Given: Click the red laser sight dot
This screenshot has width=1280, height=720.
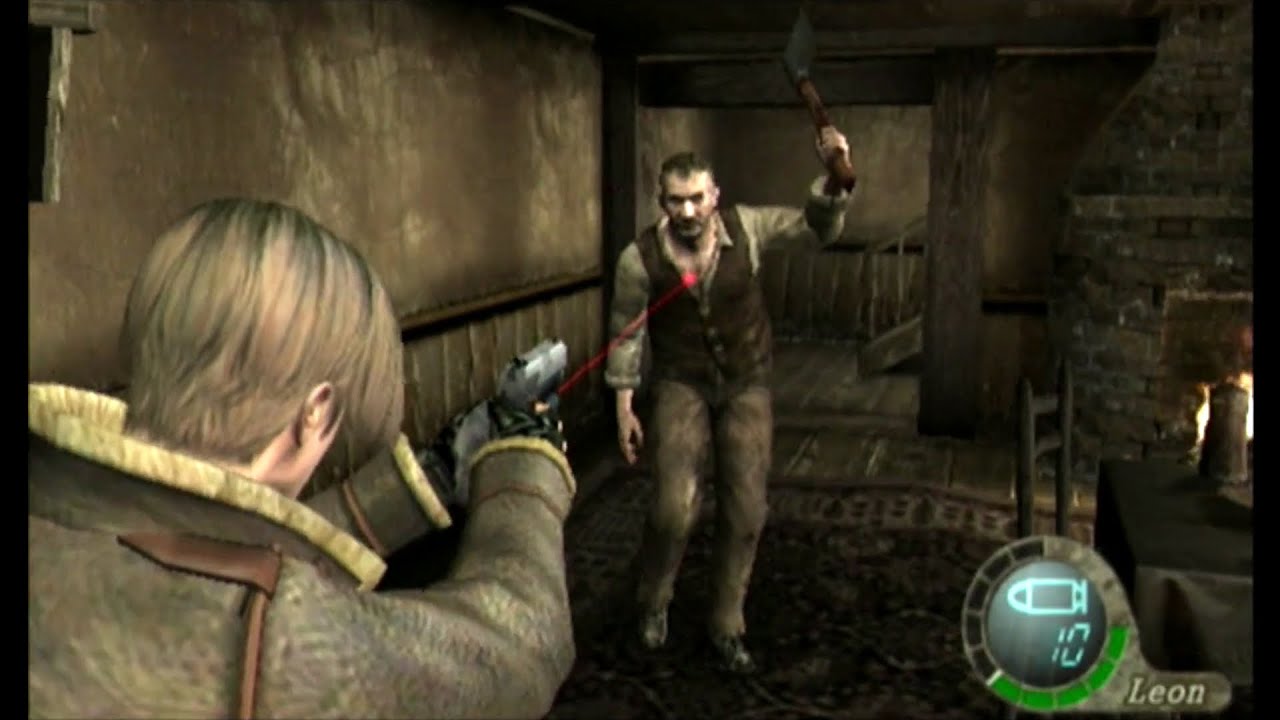Looking at the screenshot, I should coord(690,279).
